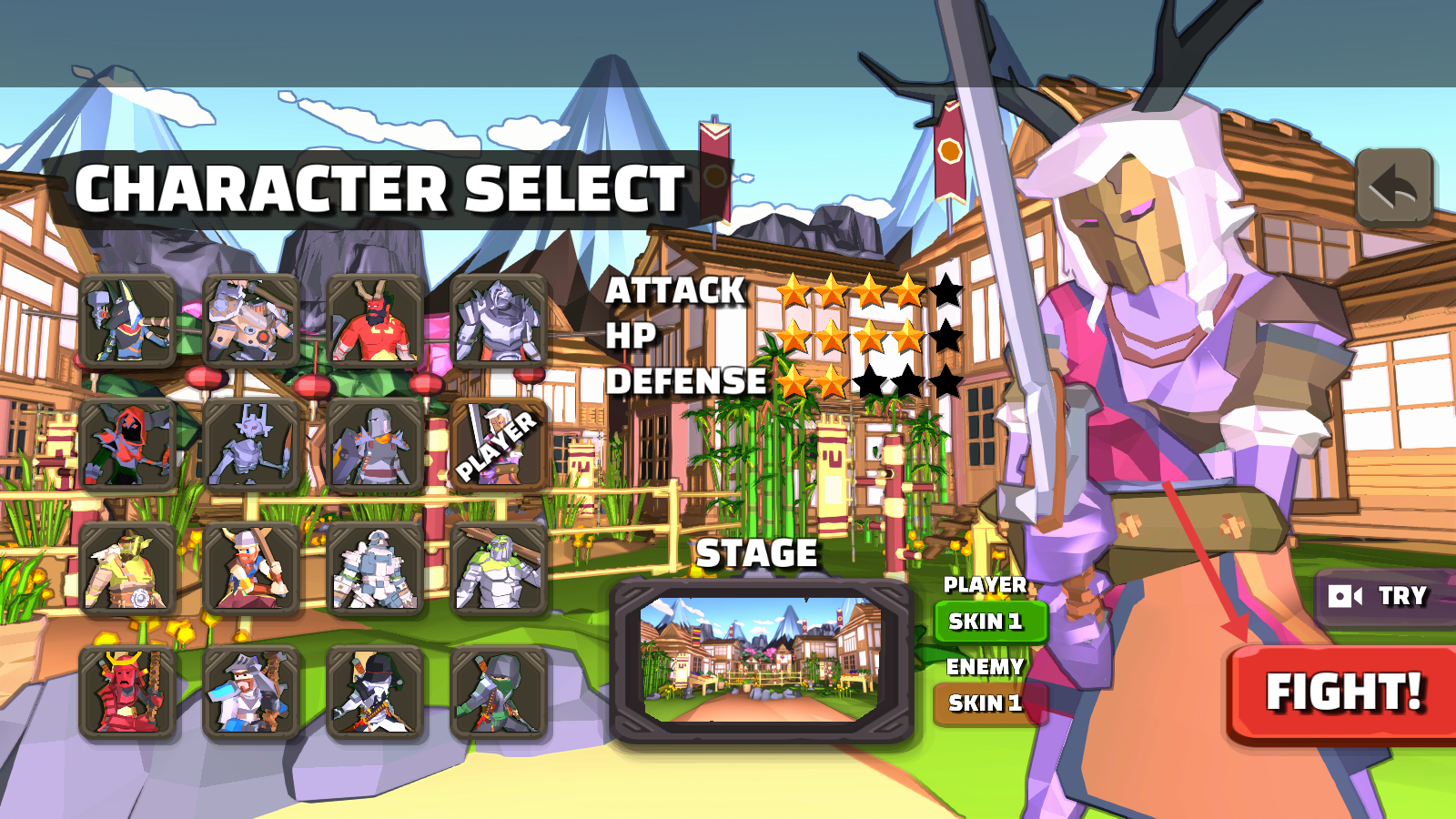
Task: Choose the village stage thumbnail
Action: [x=761, y=661]
